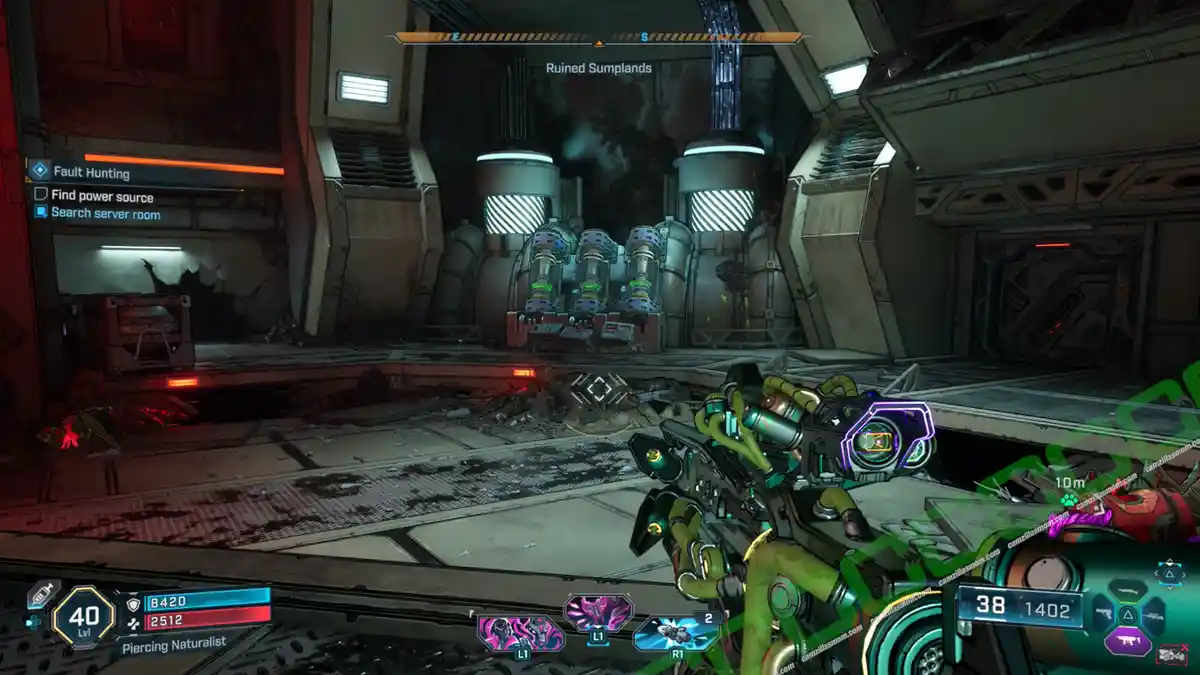Viewport: 1200px width, 675px height.
Task: Click the compass bar above Ruined Sumplands
Action: point(599,38)
